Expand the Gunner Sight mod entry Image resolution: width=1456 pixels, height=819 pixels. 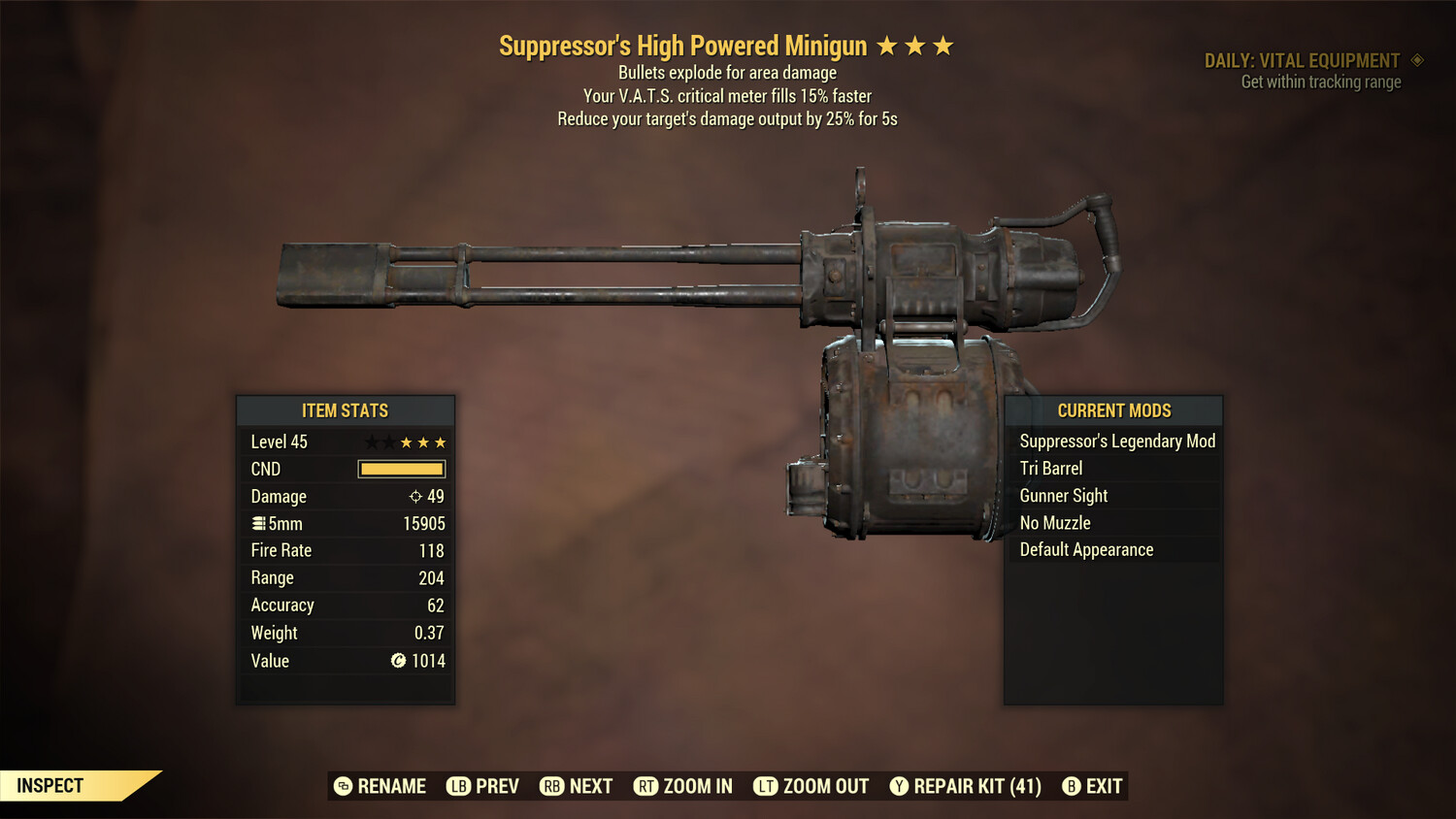(1063, 495)
